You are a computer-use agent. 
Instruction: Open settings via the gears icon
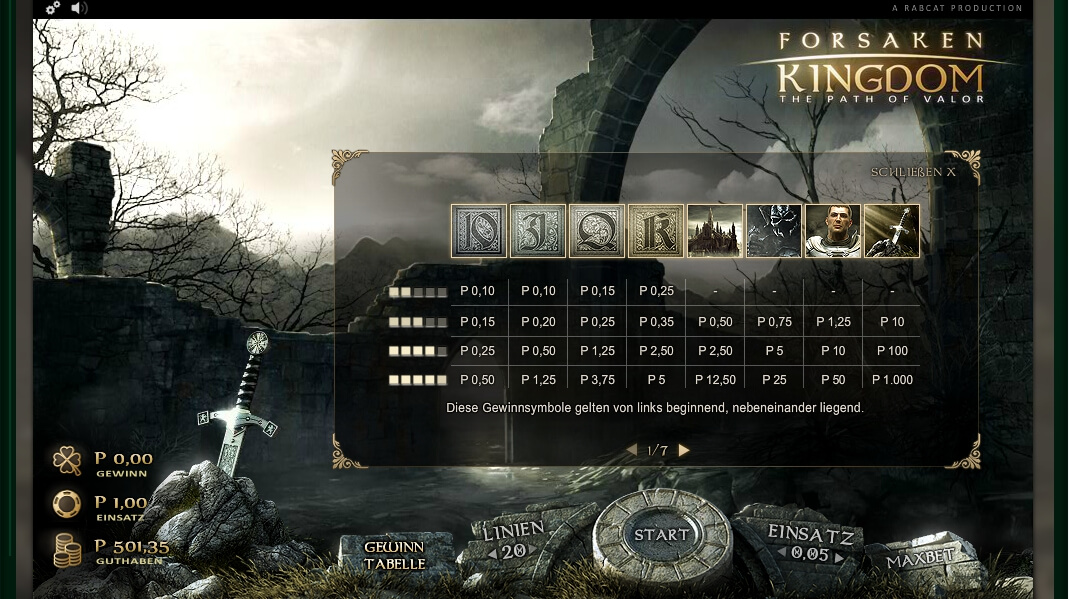pyautogui.click(x=53, y=8)
